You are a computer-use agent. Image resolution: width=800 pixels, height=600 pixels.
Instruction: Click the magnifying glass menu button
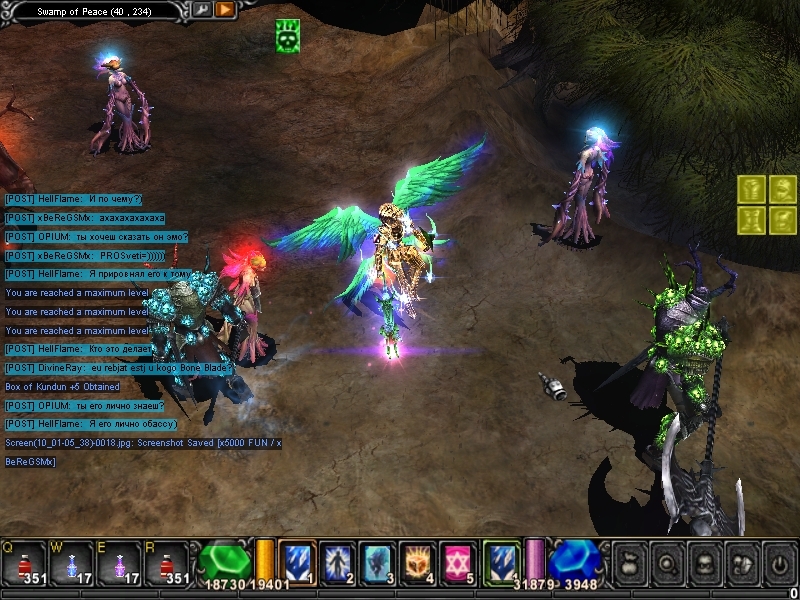[x=666, y=564]
